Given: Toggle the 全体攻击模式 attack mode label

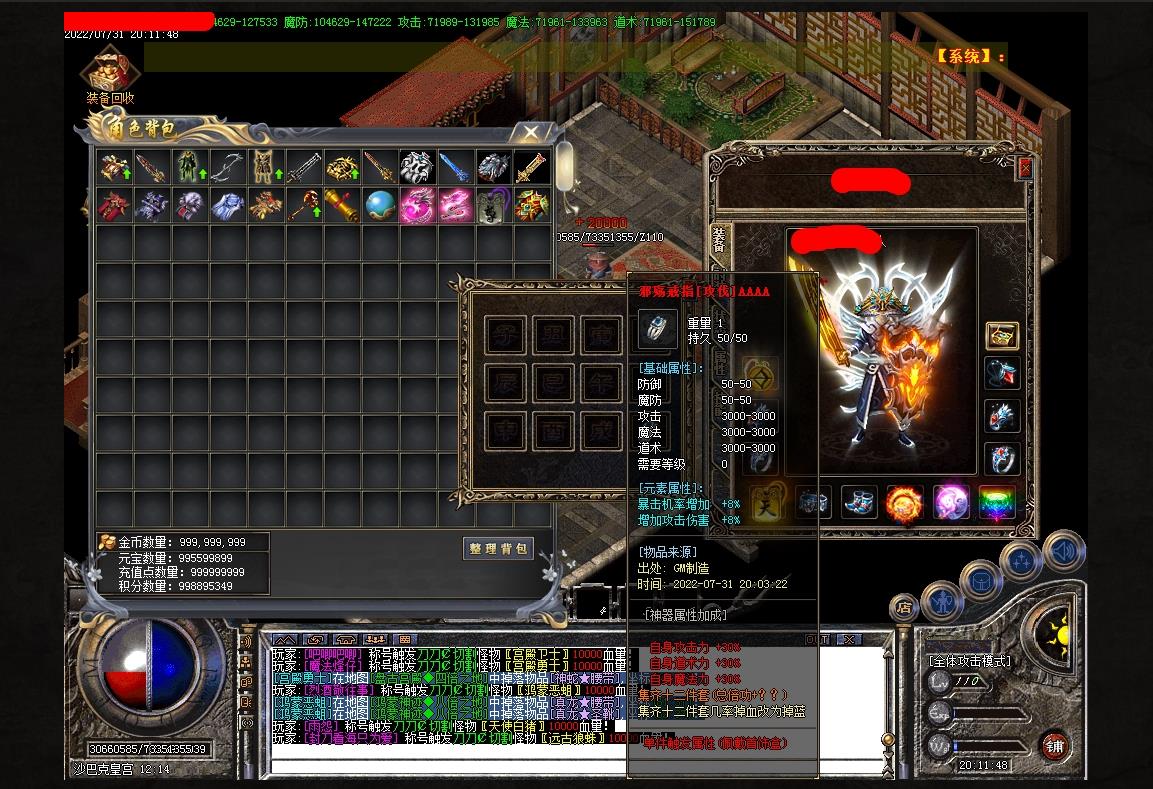Looking at the screenshot, I should point(969,661).
